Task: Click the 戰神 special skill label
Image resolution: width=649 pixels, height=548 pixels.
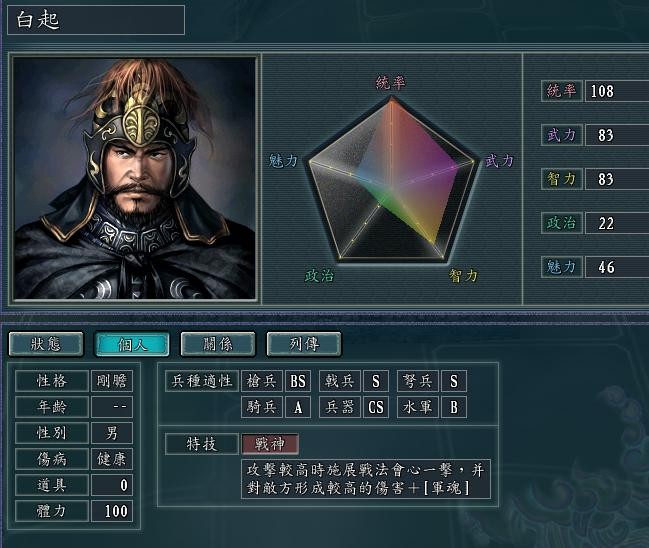Action: [x=270, y=444]
